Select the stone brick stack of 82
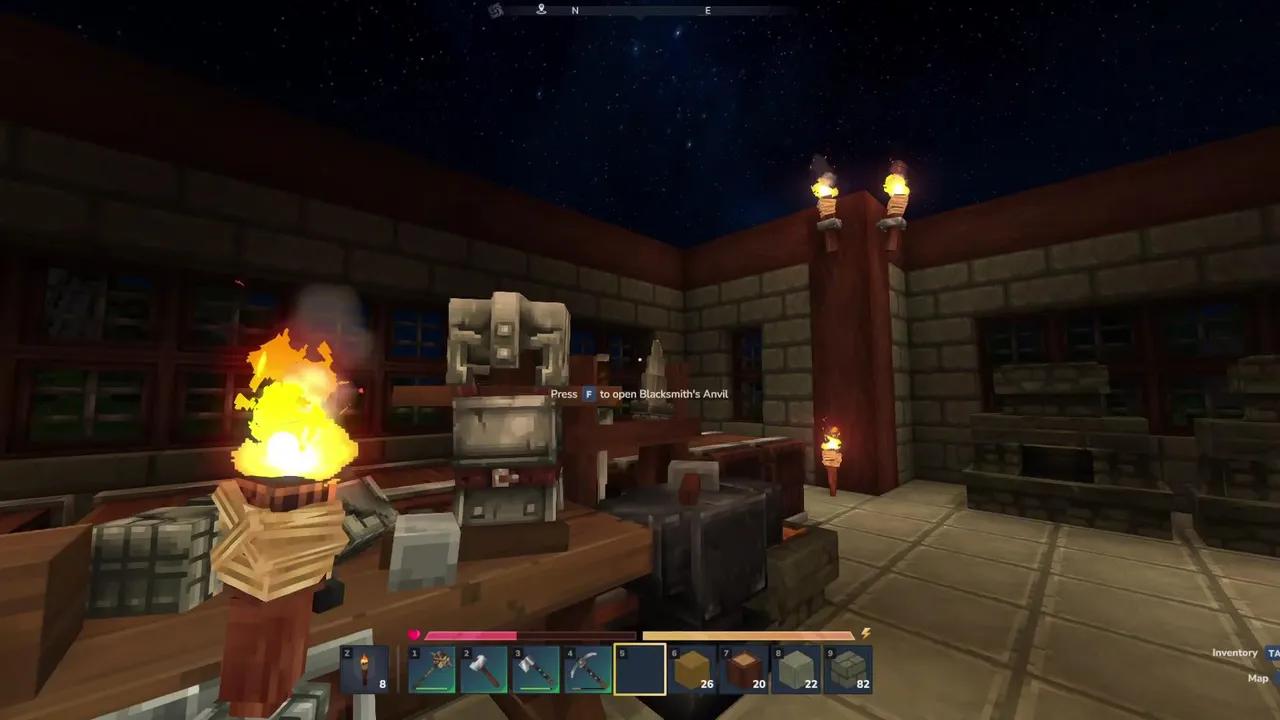The image size is (1280, 720). pyautogui.click(x=848, y=669)
